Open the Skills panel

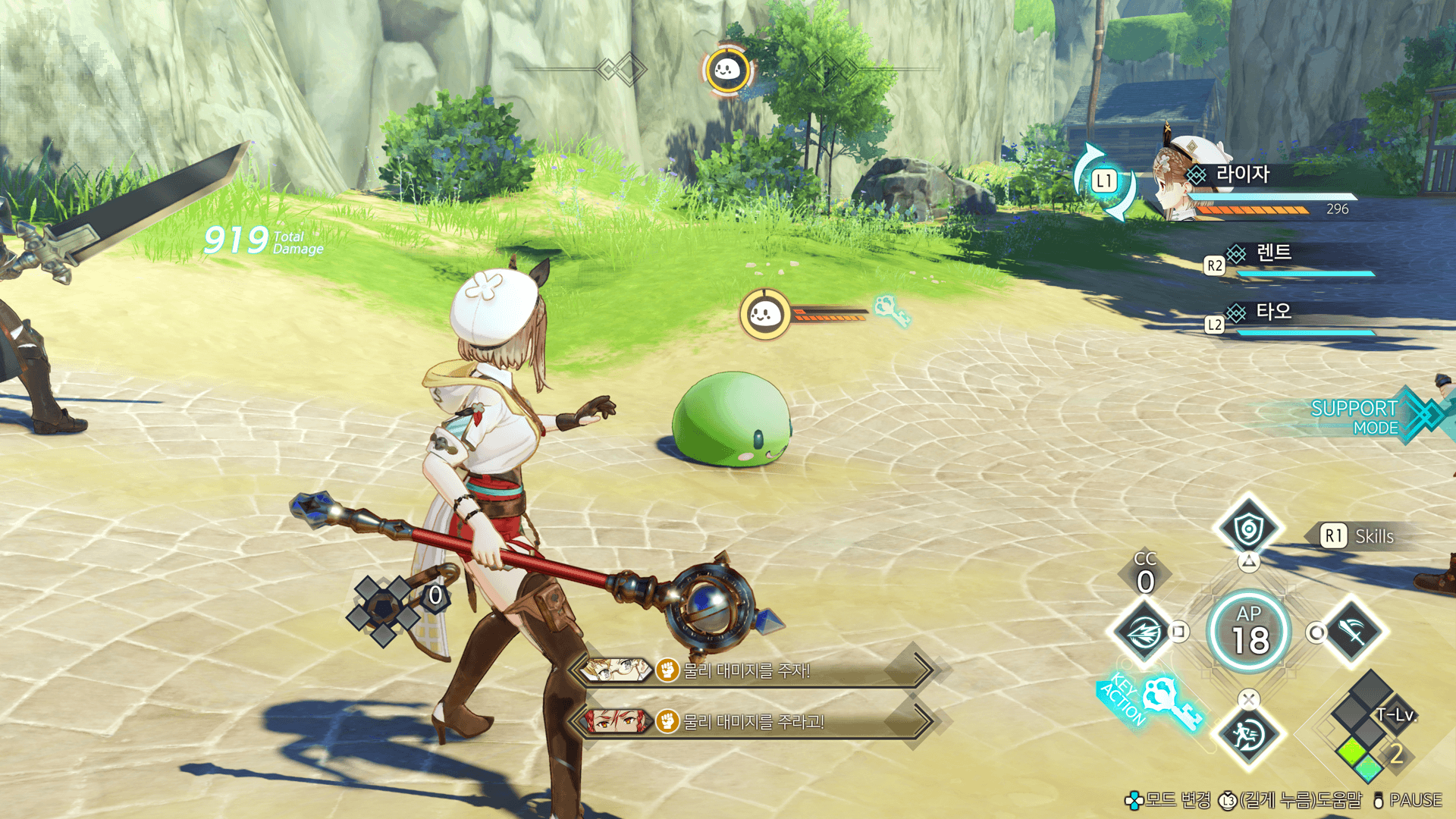click(x=1359, y=536)
